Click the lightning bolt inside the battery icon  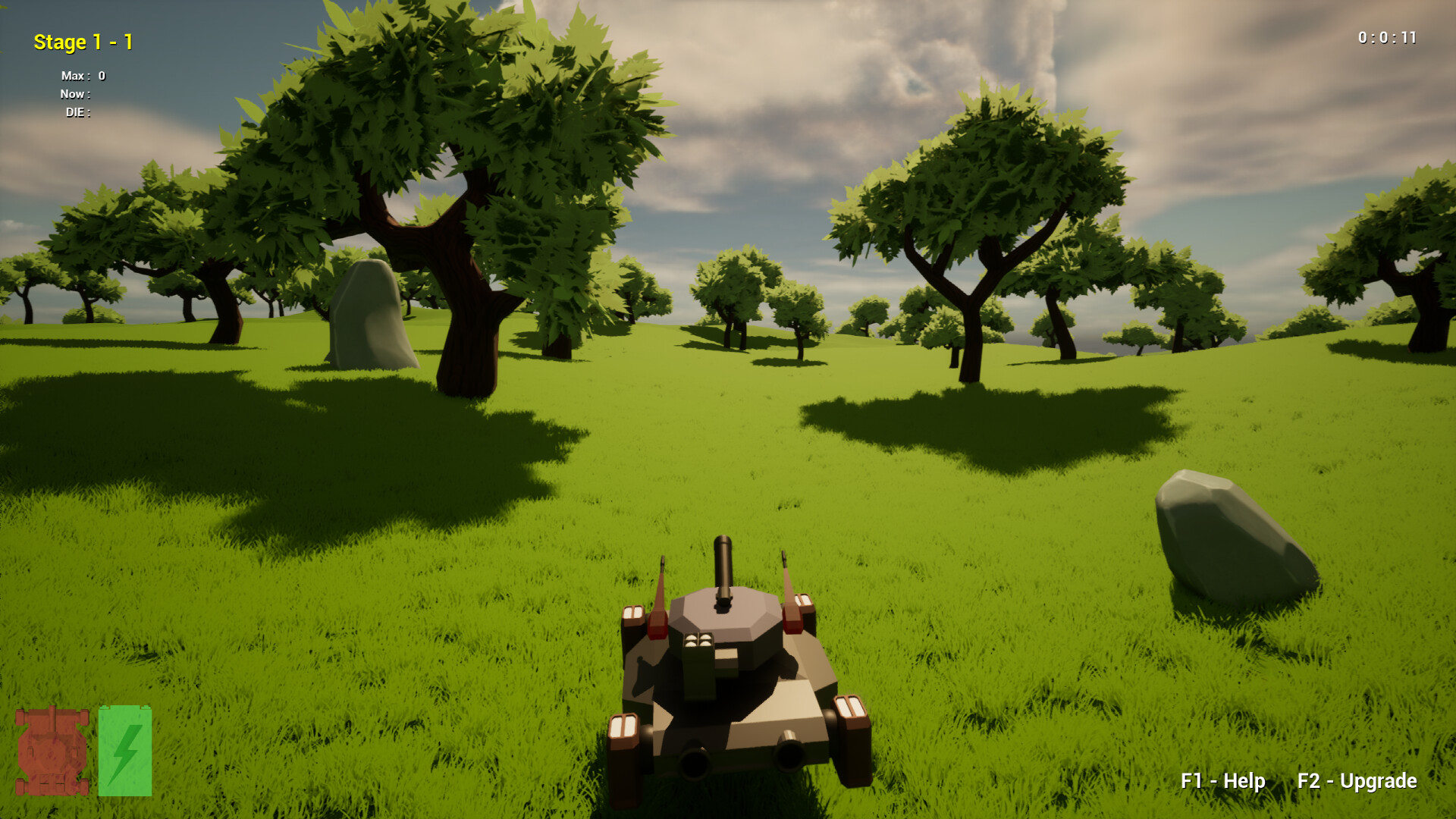pyautogui.click(x=125, y=755)
